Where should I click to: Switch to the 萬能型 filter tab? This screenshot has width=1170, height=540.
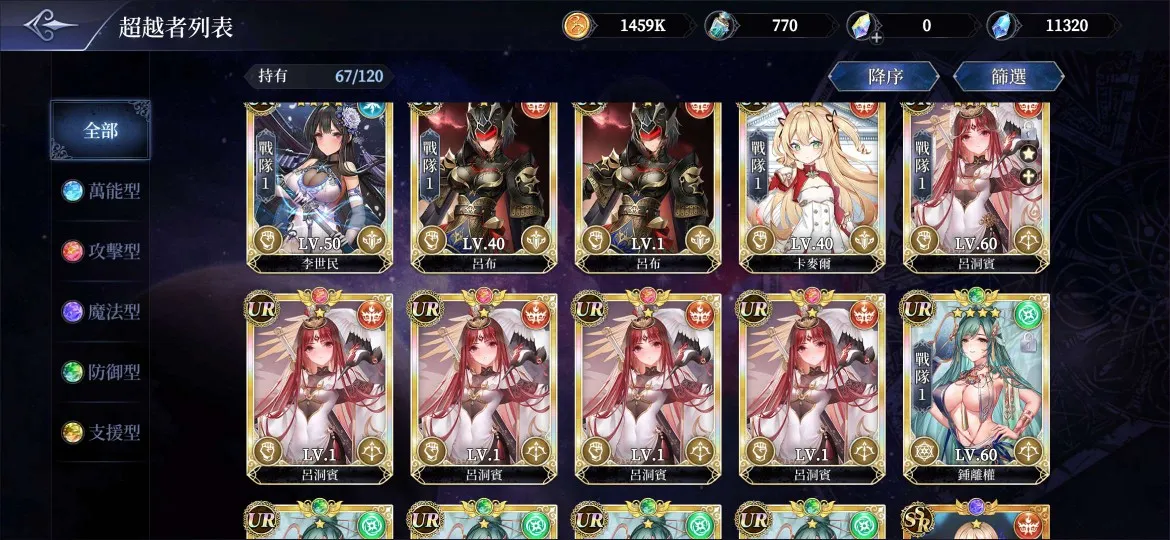point(101,191)
